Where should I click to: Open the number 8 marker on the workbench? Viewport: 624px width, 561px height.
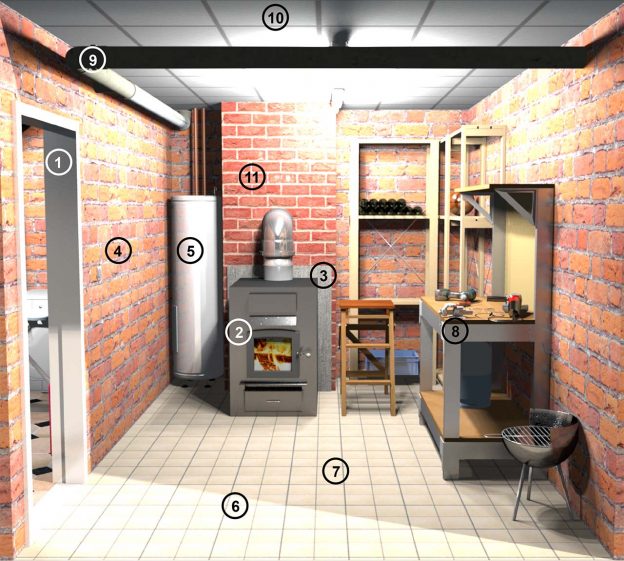(455, 330)
